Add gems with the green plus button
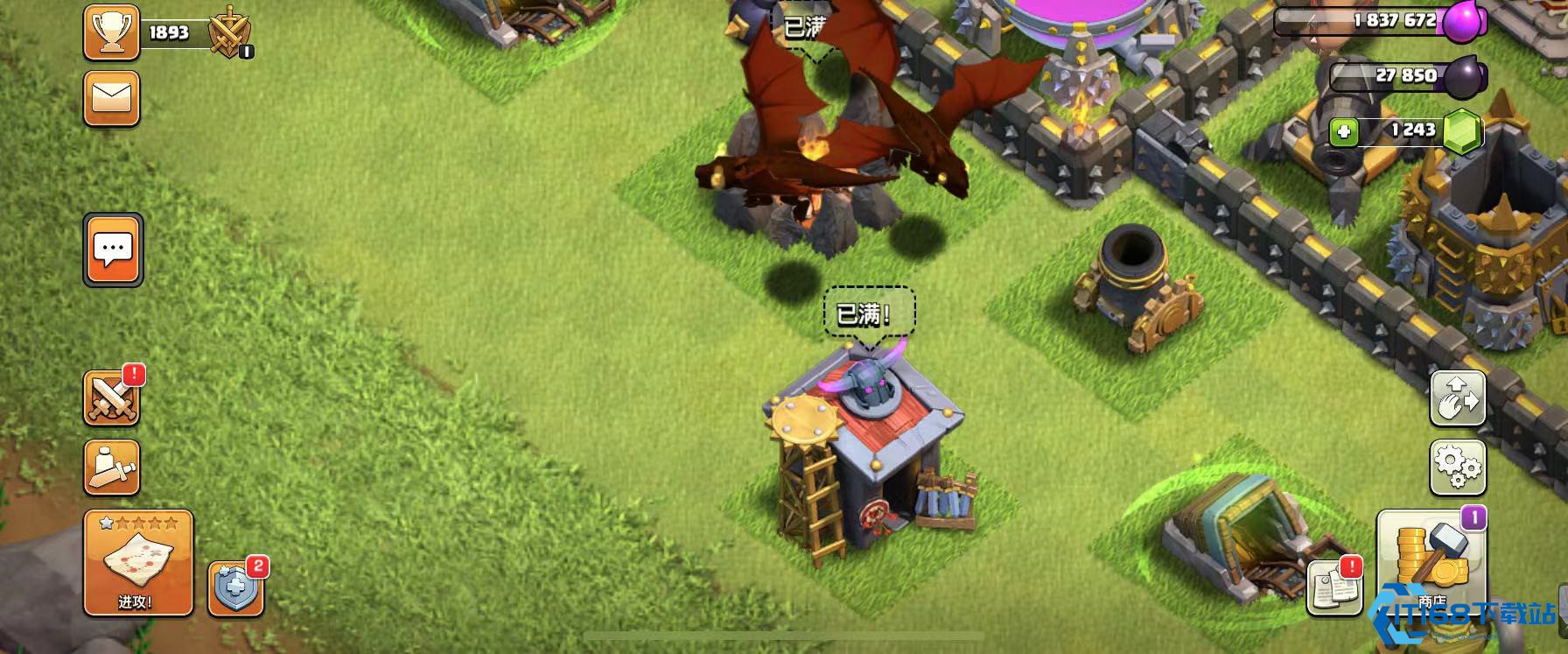This screenshot has height=654, width=1568. [1343, 132]
